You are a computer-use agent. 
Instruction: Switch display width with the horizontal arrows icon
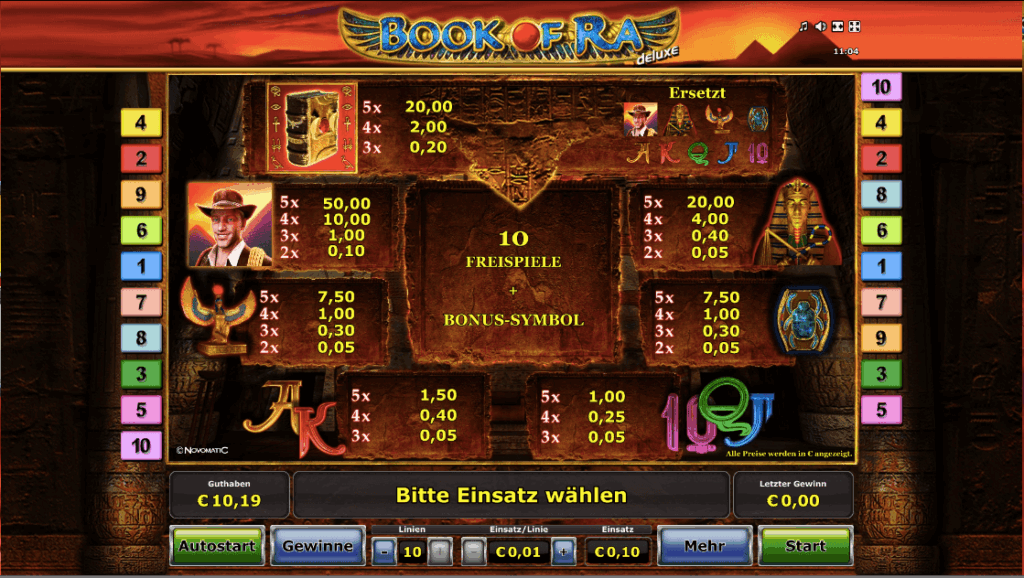click(x=837, y=27)
